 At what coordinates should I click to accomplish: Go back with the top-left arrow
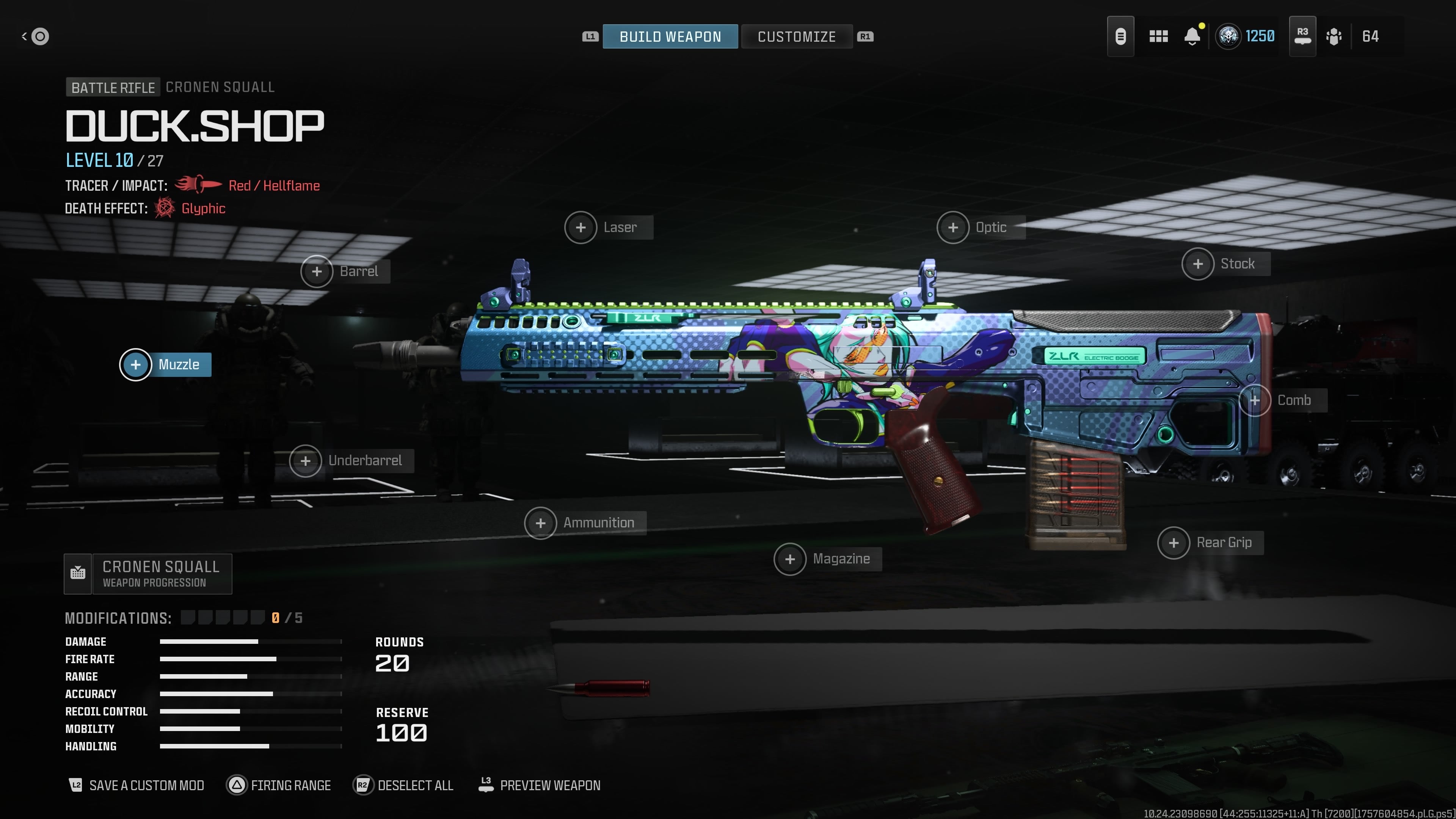(35, 37)
